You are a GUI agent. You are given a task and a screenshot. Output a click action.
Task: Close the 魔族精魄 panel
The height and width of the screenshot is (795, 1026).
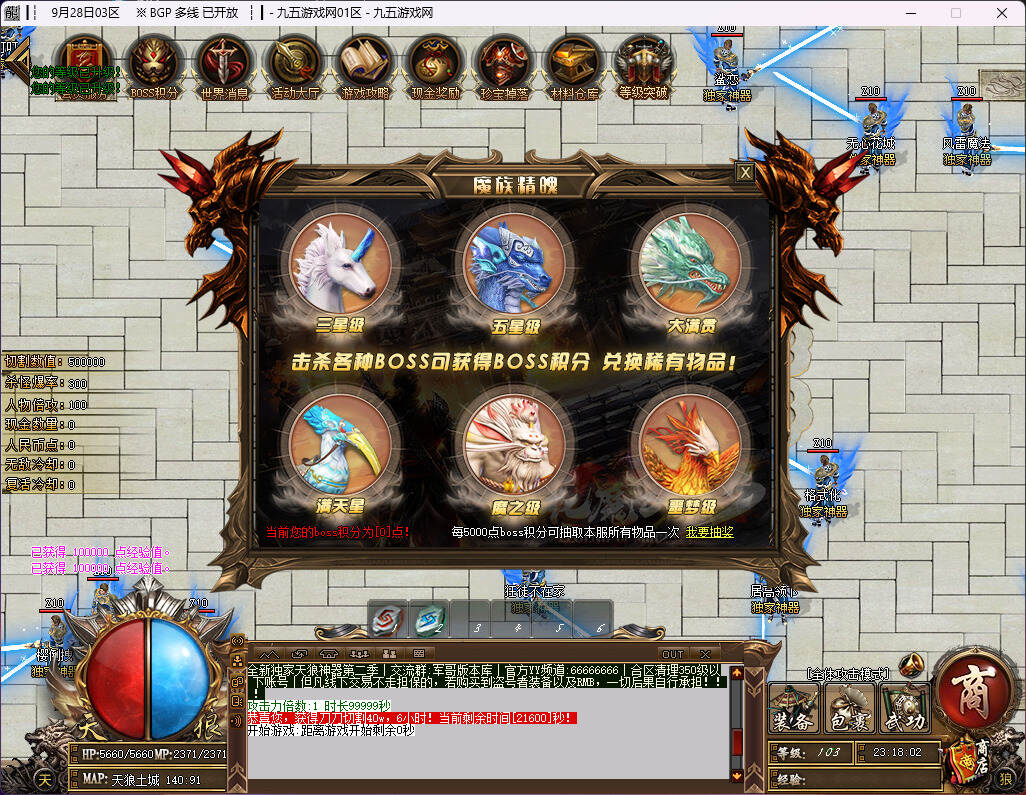pos(745,173)
